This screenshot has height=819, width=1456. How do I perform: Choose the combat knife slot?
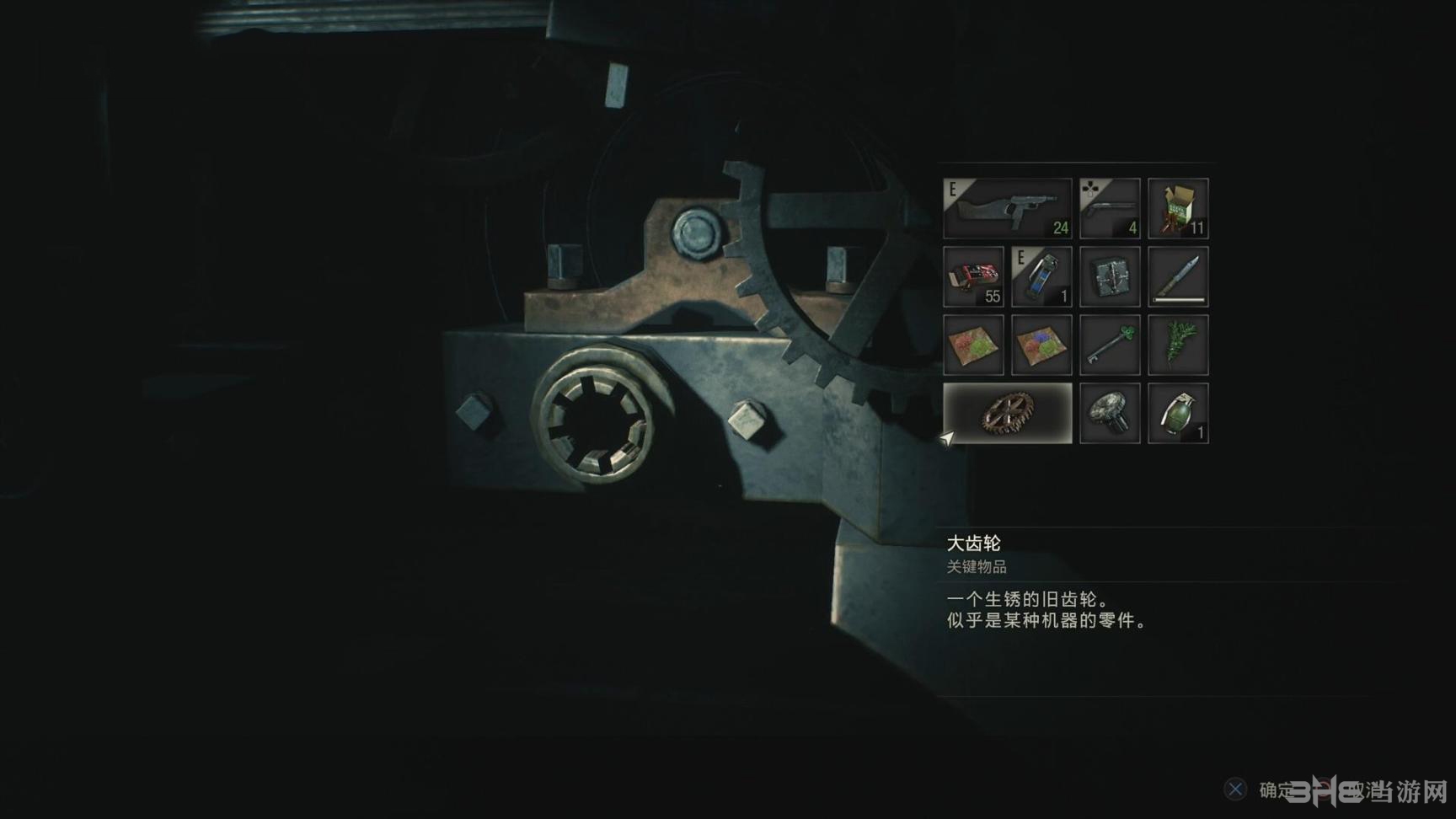(x=1178, y=276)
